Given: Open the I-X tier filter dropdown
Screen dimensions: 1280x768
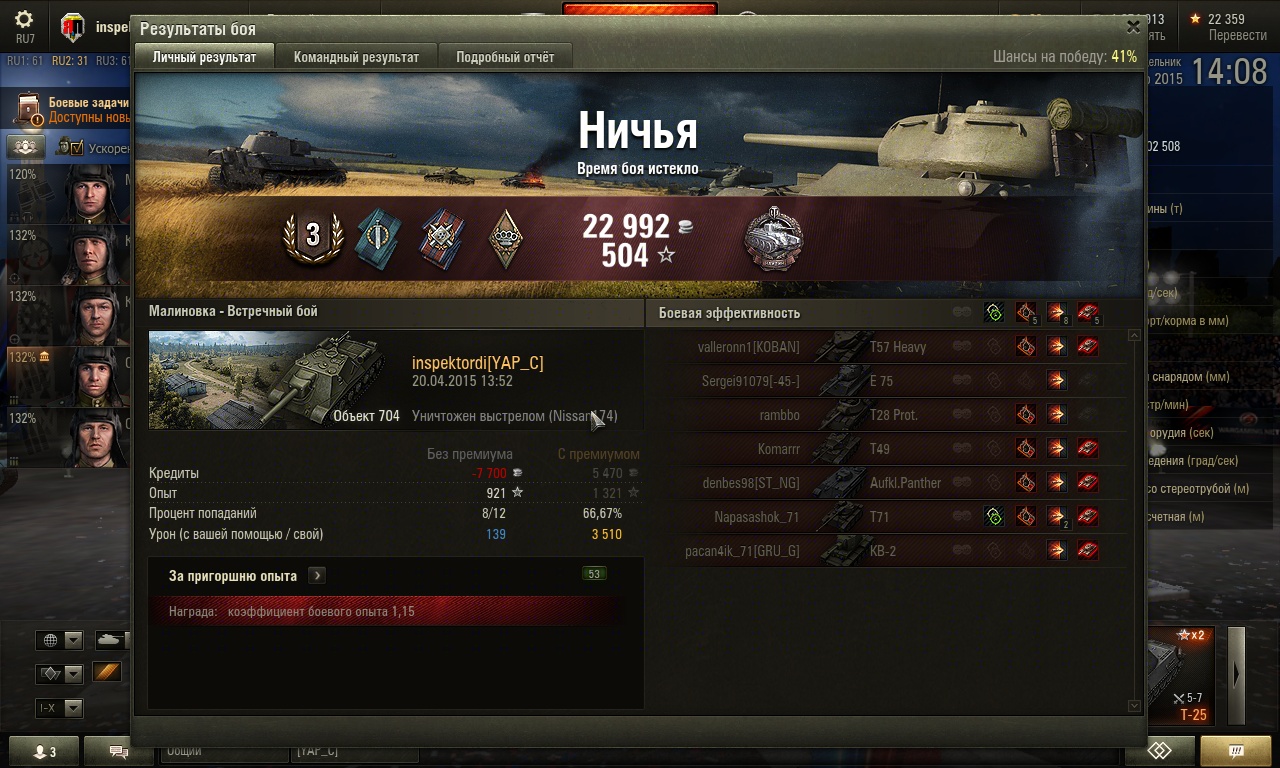Looking at the screenshot, I should click(x=59, y=708).
